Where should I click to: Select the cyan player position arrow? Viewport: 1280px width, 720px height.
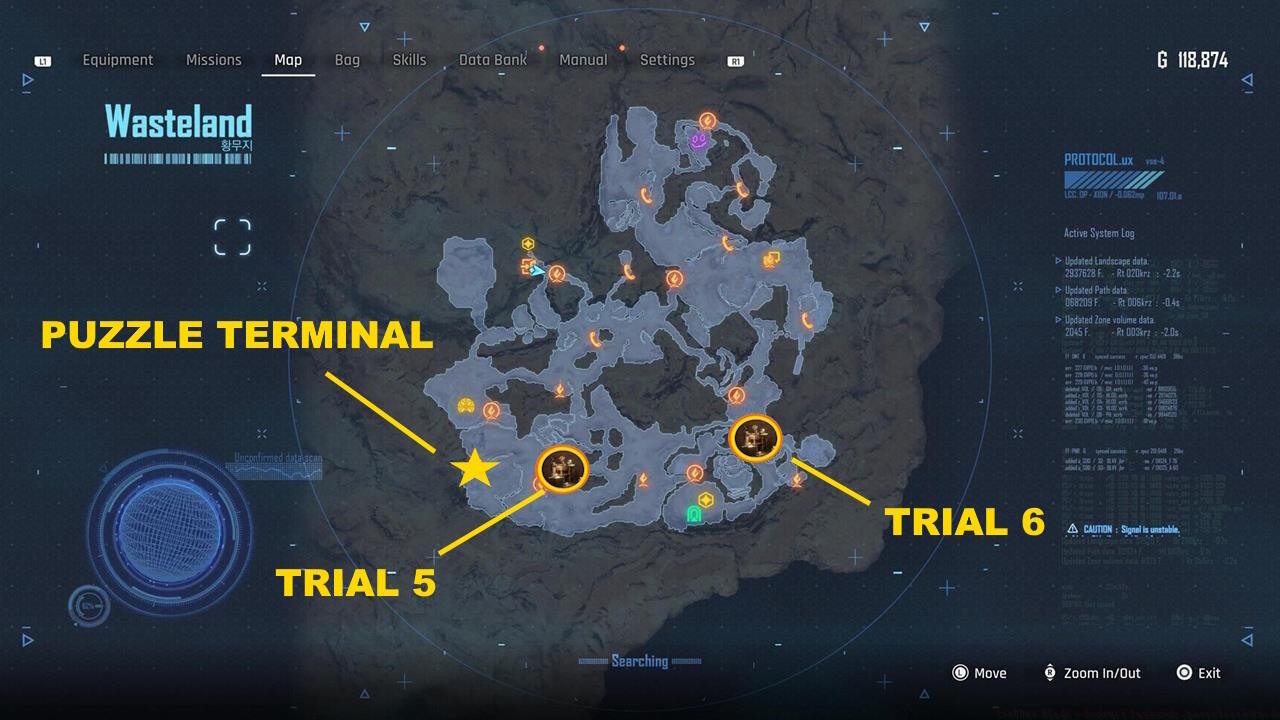pyautogui.click(x=540, y=271)
